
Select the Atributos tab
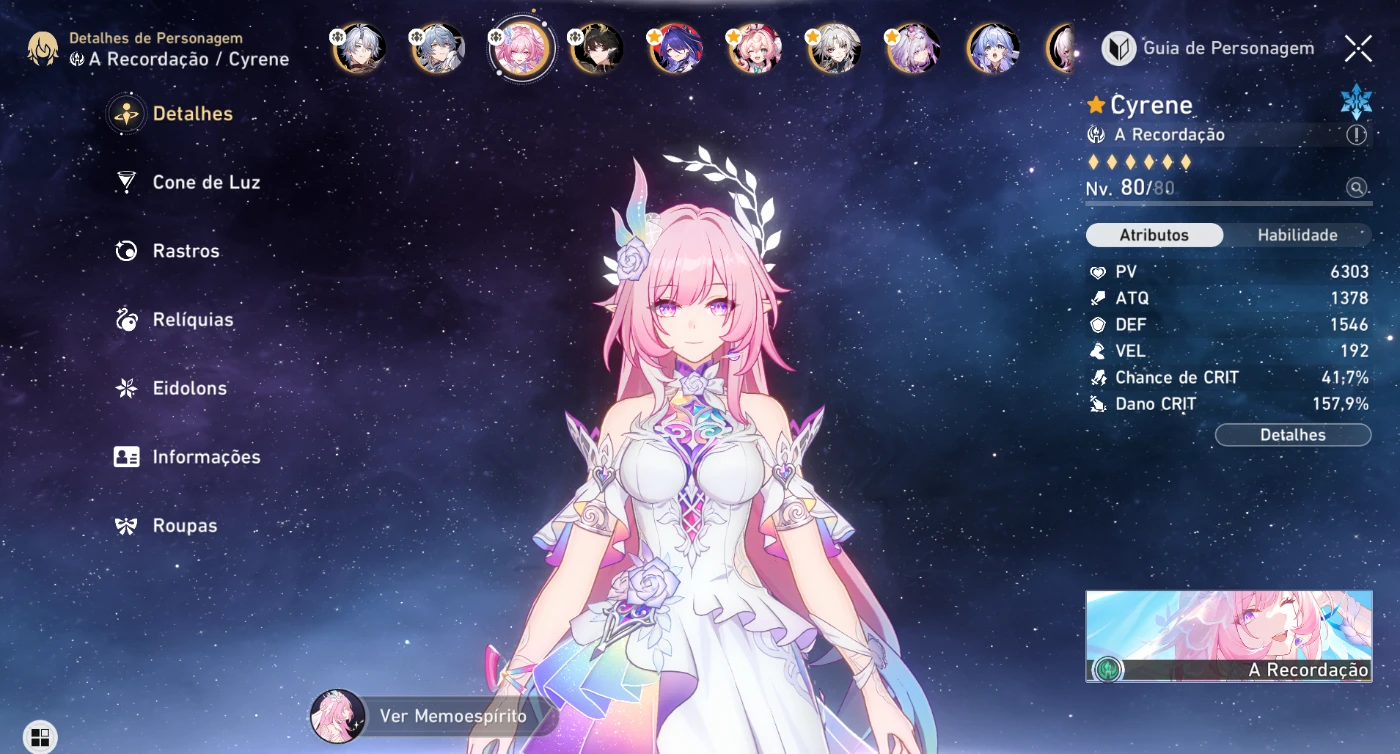[x=1154, y=235]
